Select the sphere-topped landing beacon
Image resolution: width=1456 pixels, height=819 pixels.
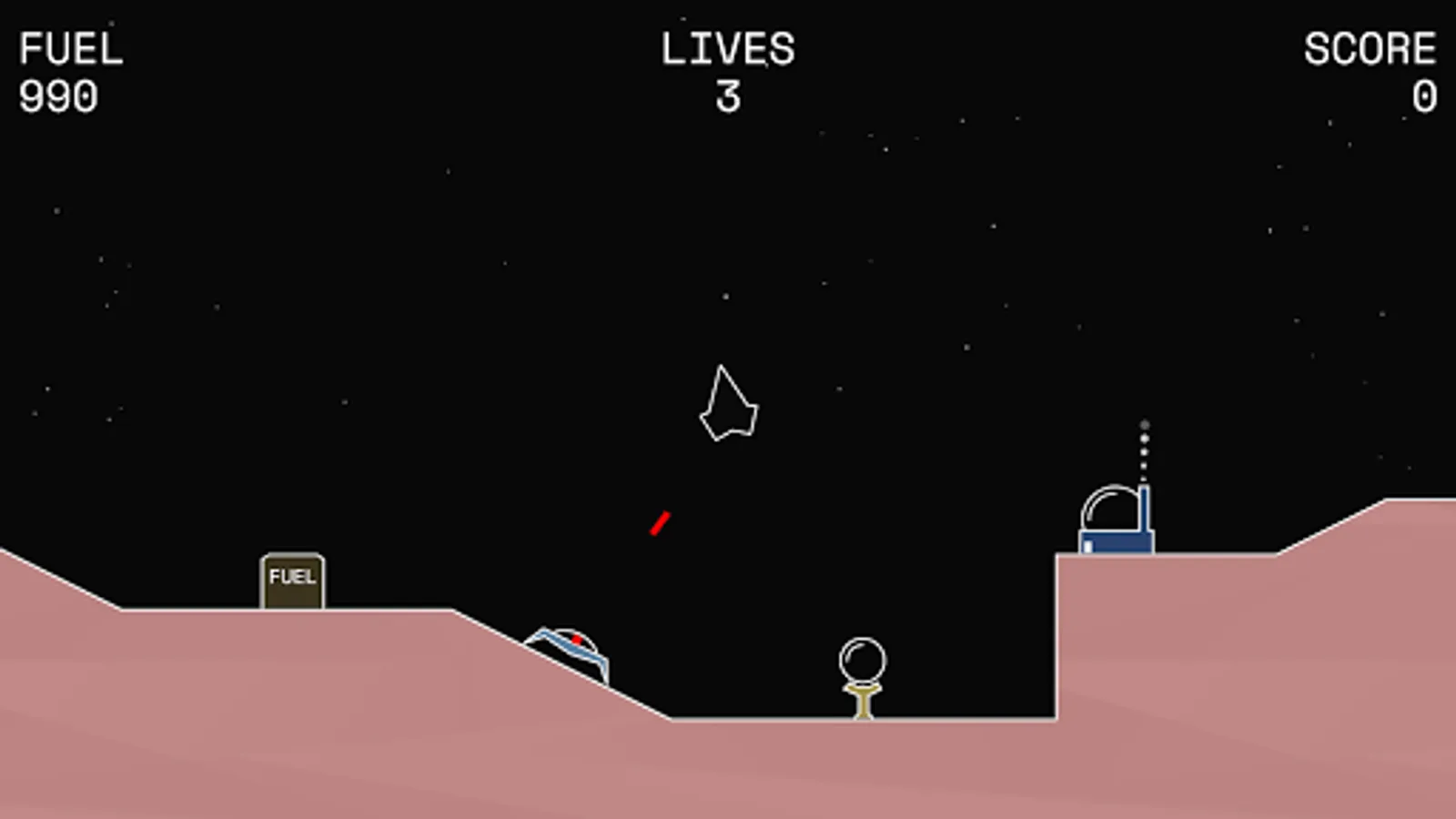point(863,657)
